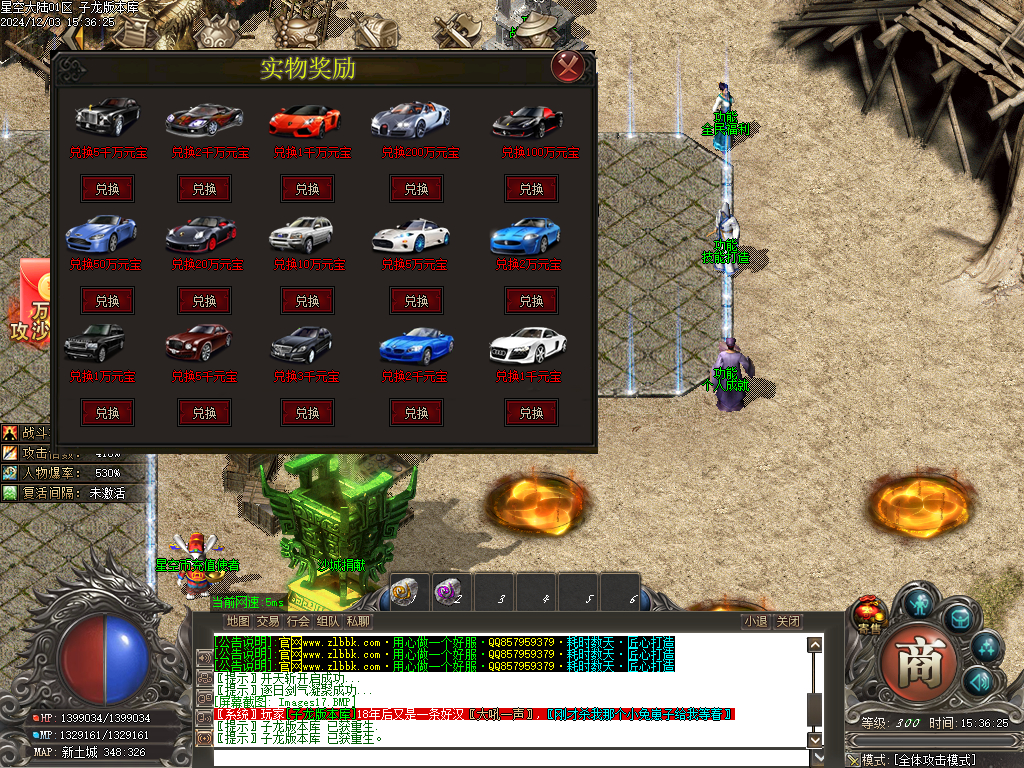Click the chat text input field
The image size is (1024, 768).
pos(510,757)
